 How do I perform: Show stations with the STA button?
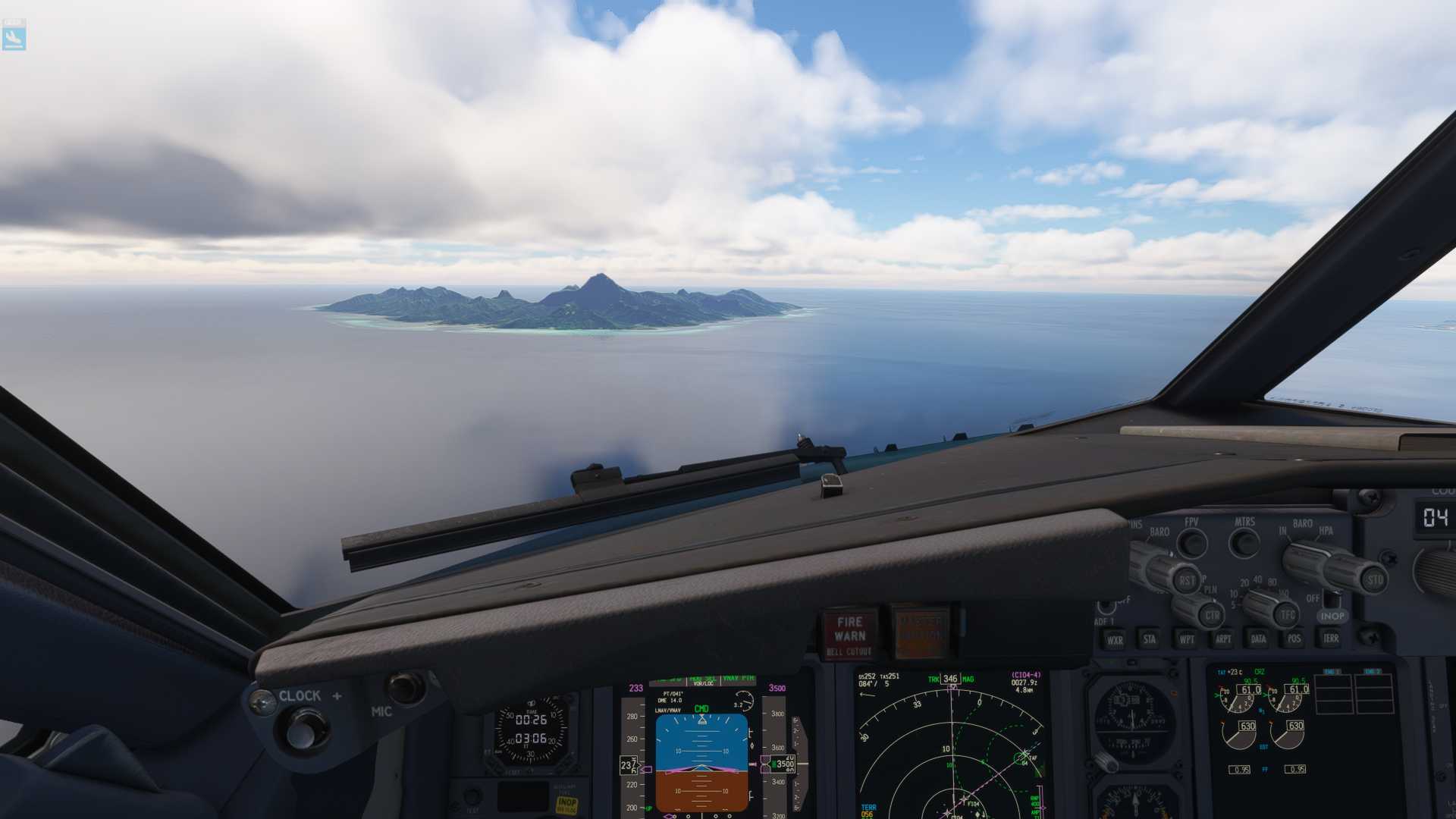point(1150,639)
